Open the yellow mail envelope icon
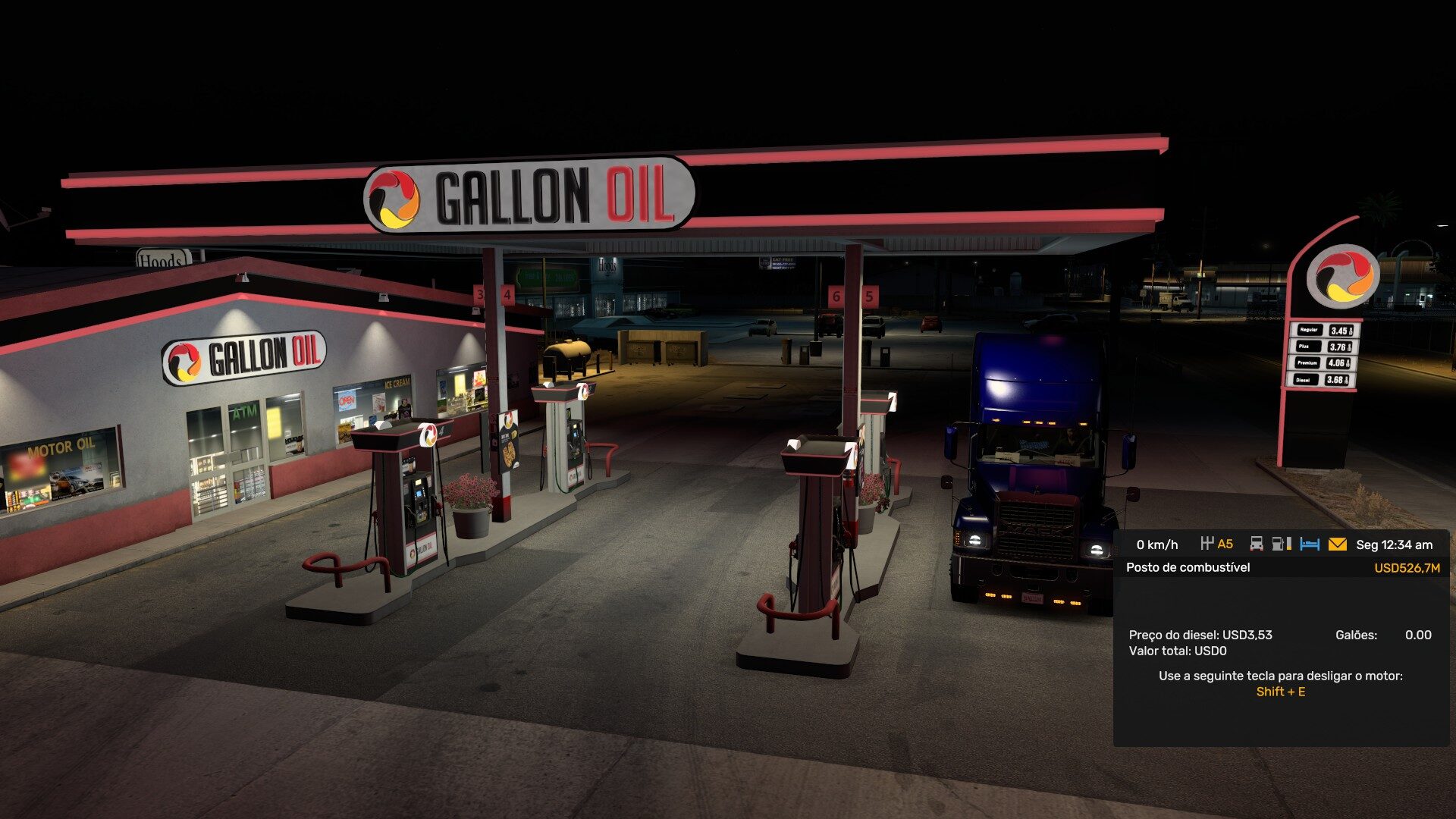Viewport: 1456px width, 819px height. (x=1337, y=544)
